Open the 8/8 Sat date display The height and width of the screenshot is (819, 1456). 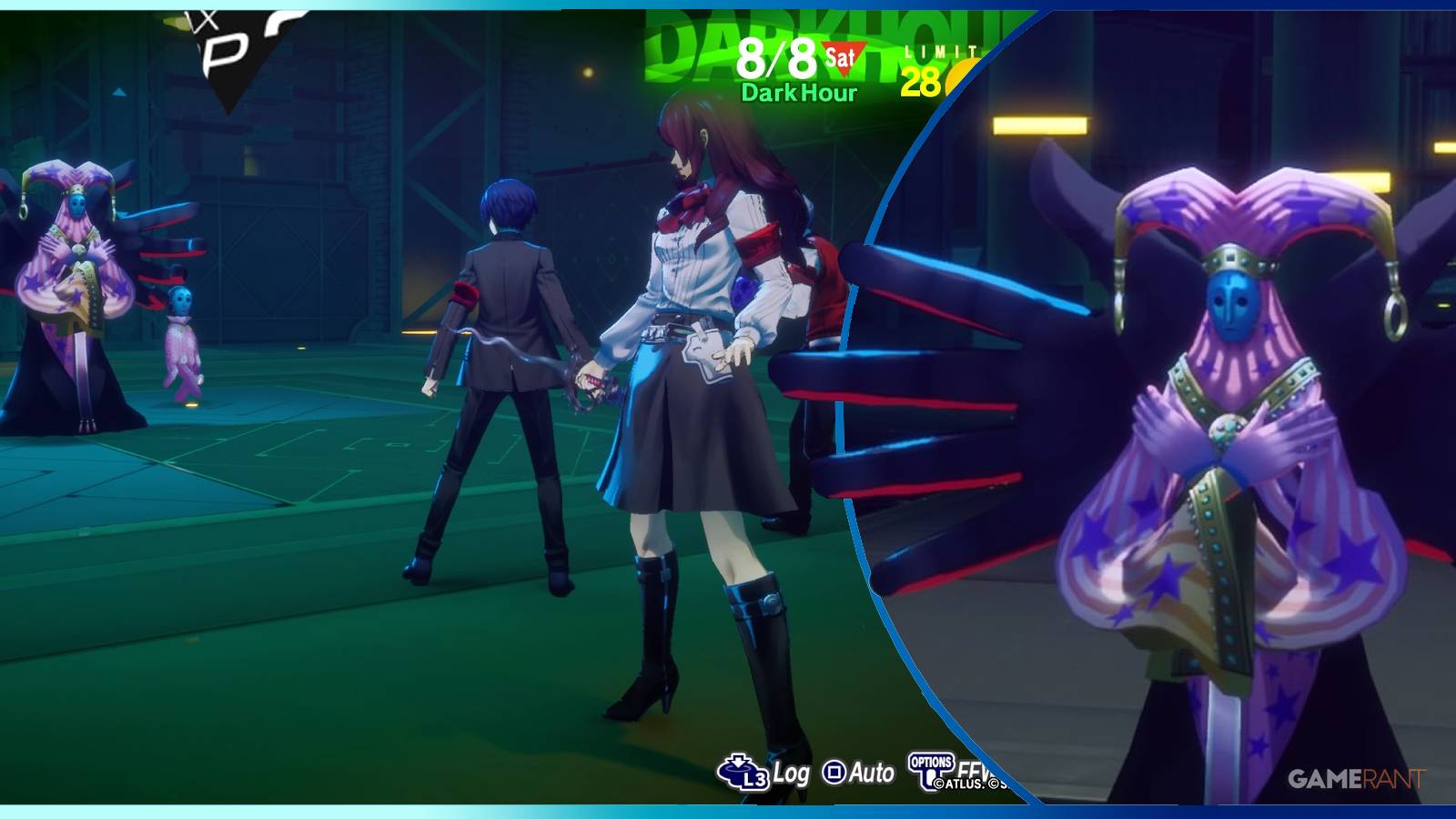tap(778, 56)
